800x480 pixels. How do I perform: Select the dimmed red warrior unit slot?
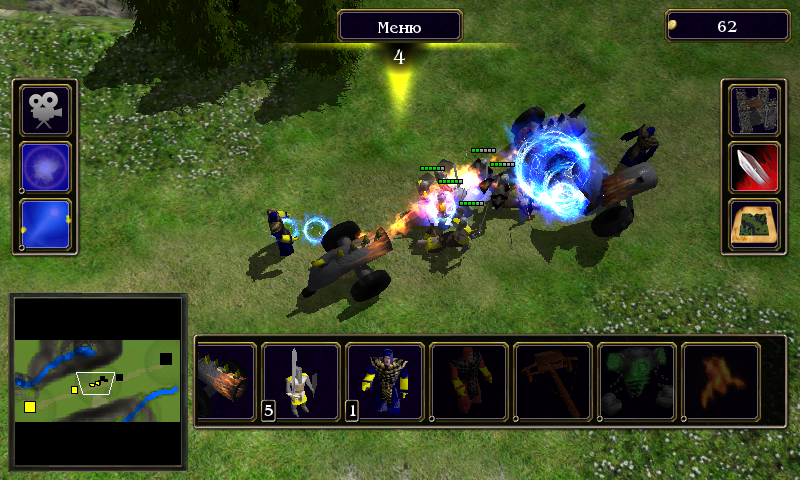point(469,382)
